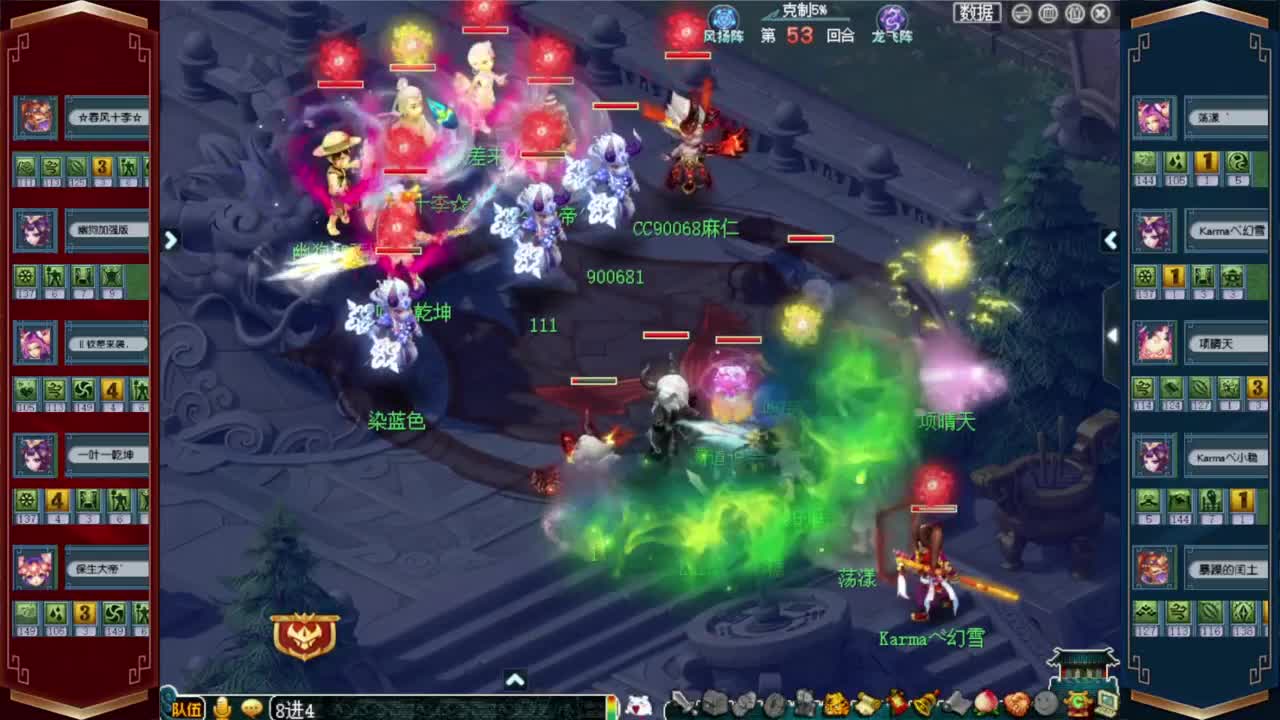Switch to the 队伍 chat tab

(x=188, y=708)
